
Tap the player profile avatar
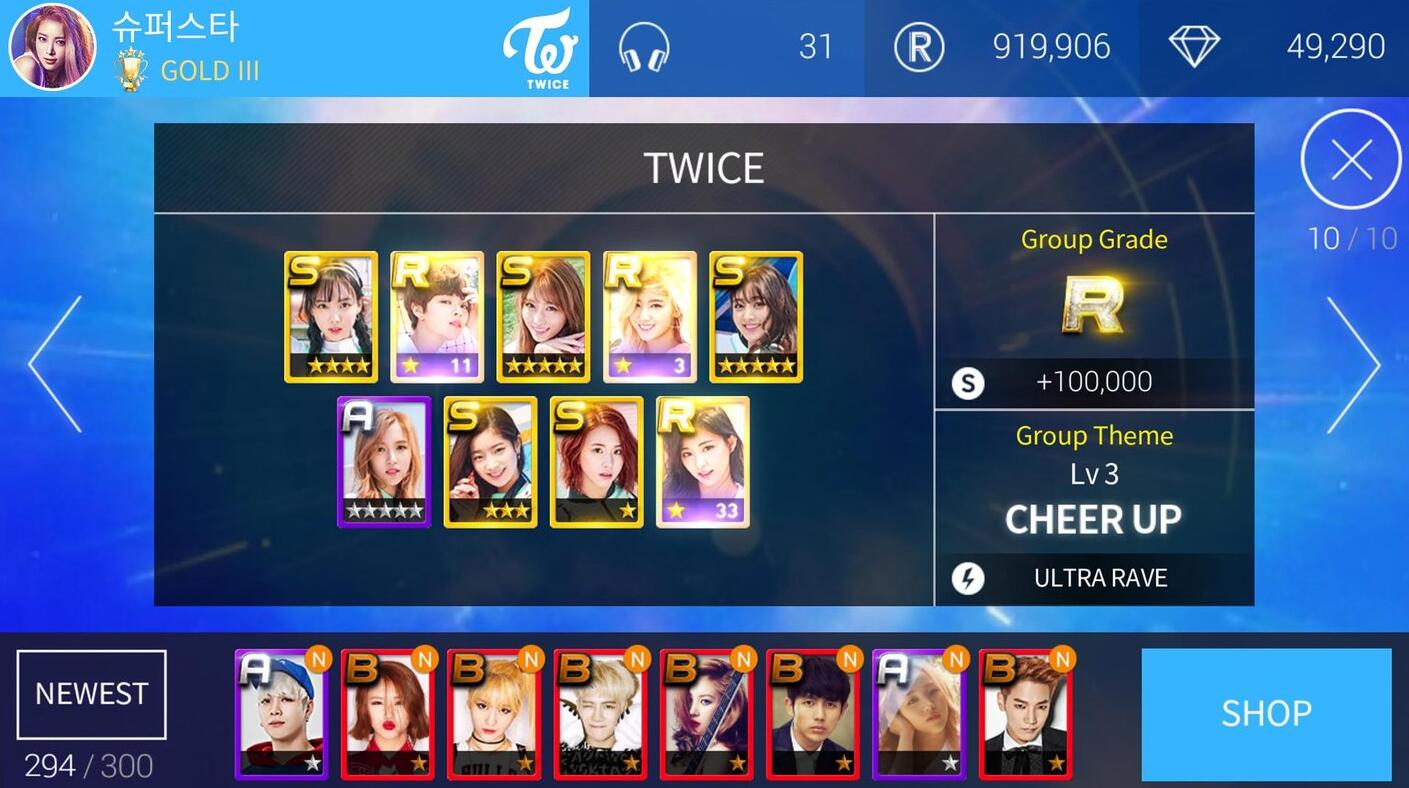52,47
